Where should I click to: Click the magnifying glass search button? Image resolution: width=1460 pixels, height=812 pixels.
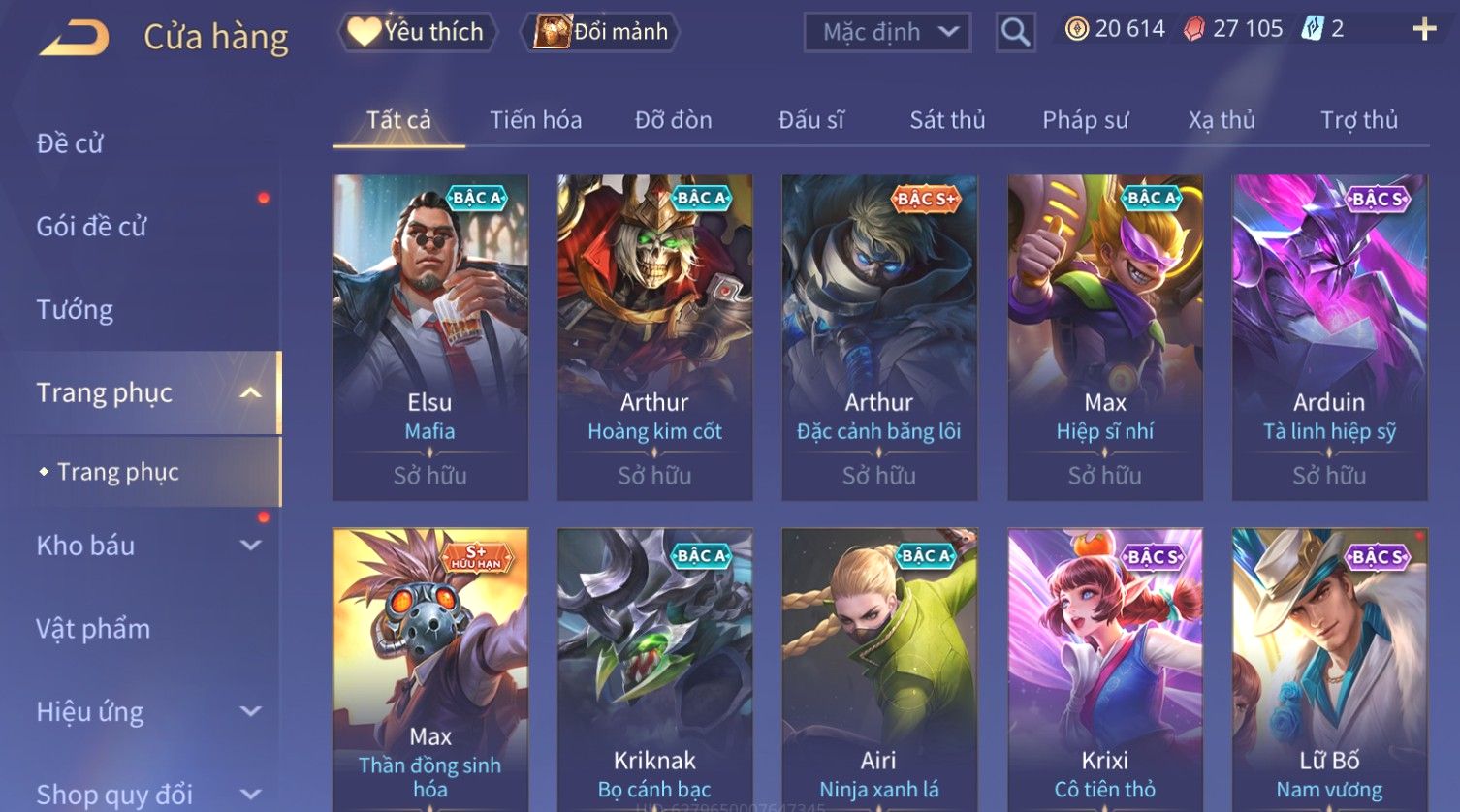click(1015, 32)
